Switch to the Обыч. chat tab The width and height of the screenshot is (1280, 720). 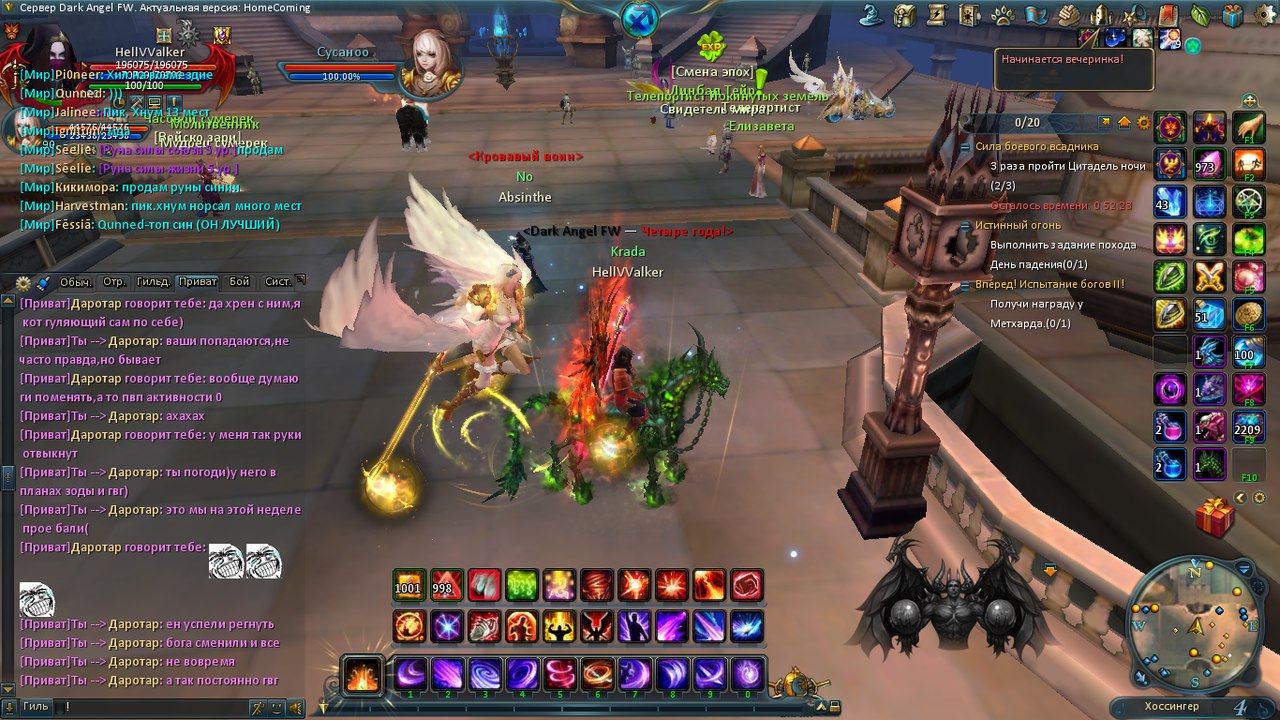pyautogui.click(x=76, y=282)
